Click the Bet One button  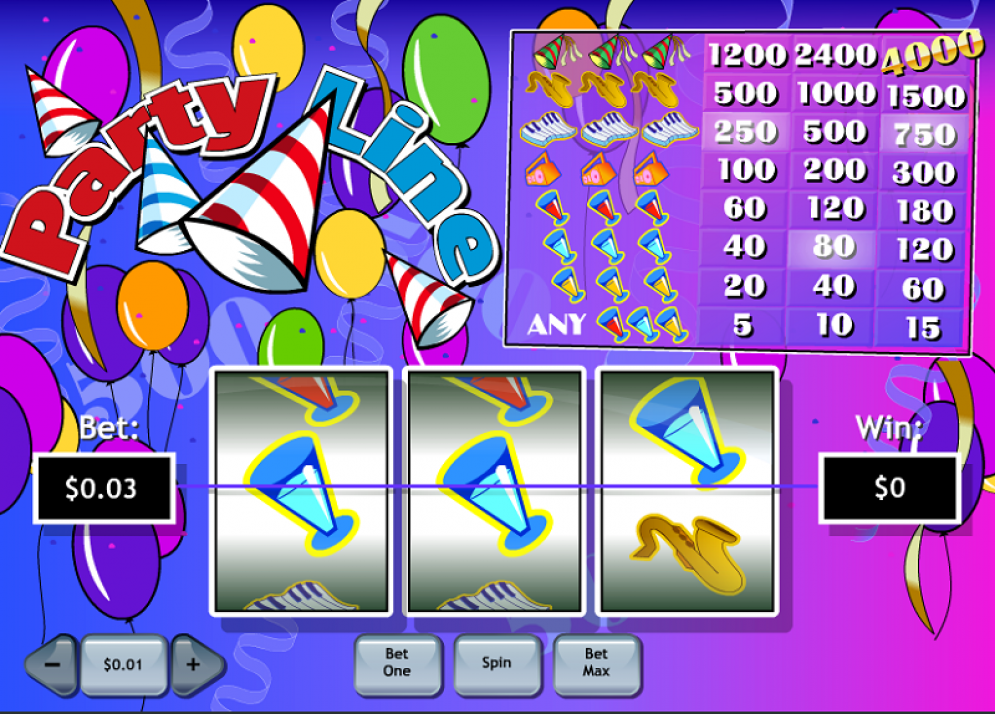pyautogui.click(x=397, y=663)
